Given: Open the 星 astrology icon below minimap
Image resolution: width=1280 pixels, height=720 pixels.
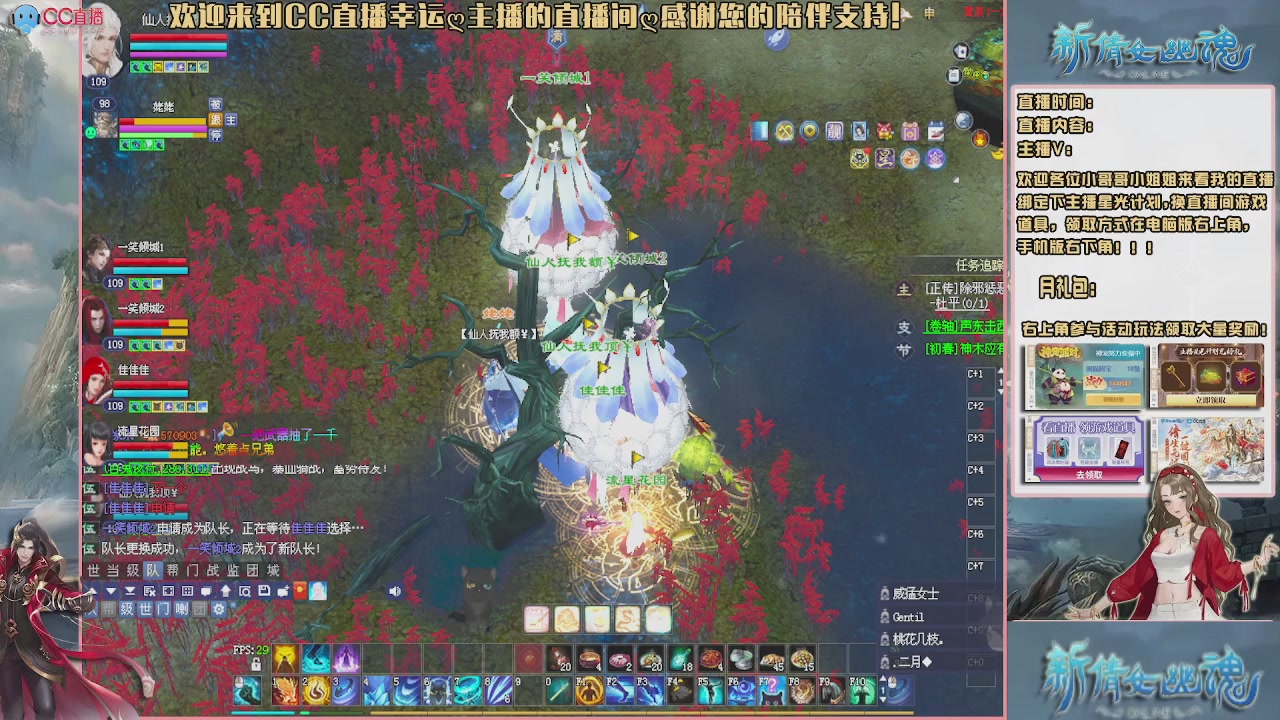Looking at the screenshot, I should (885, 158).
